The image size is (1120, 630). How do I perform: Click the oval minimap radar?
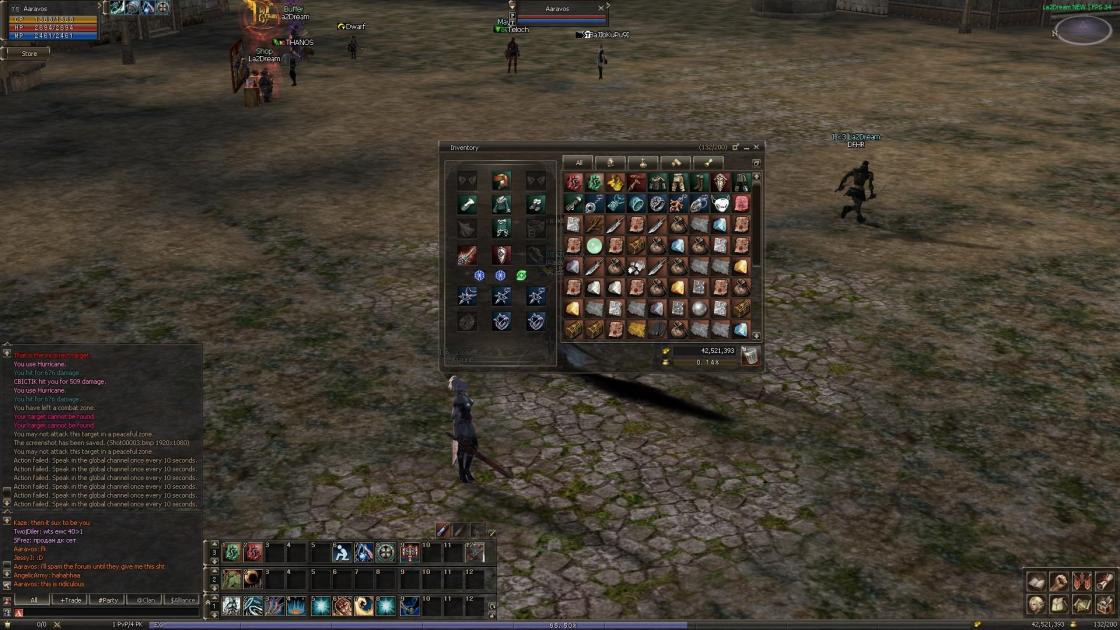pyautogui.click(x=1084, y=30)
